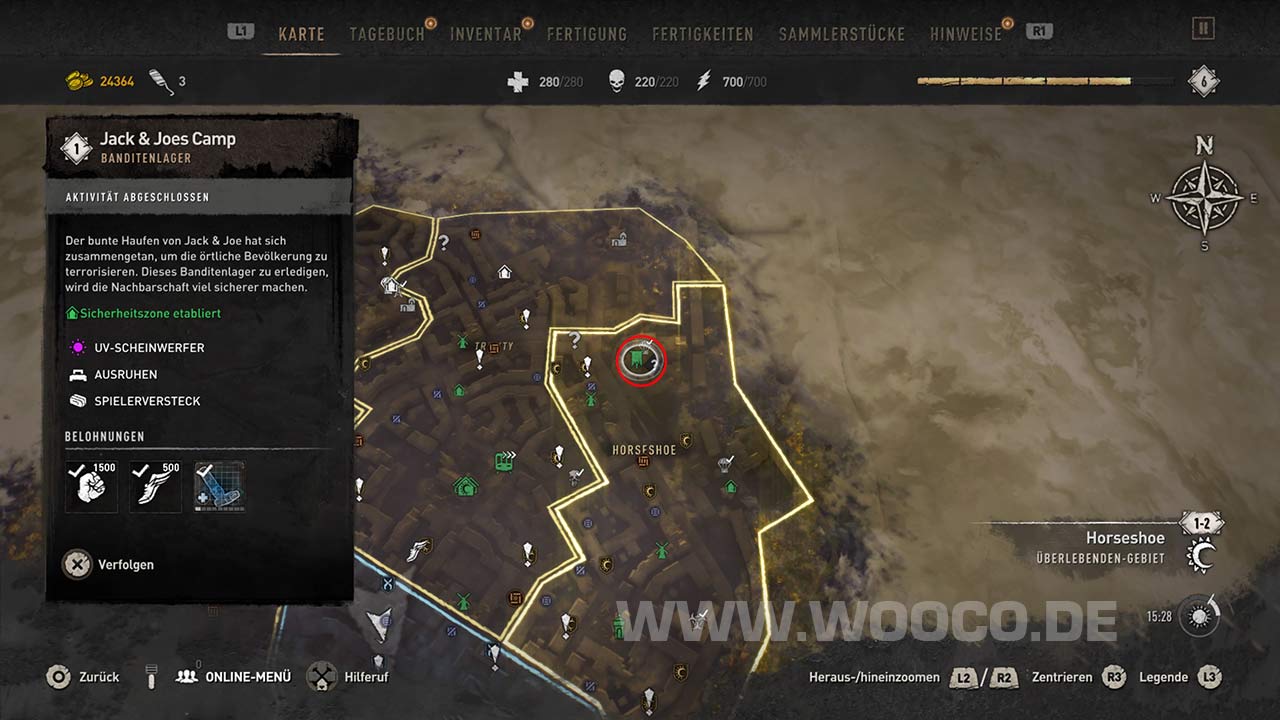Switch to the Hinweise tab
This screenshot has width=1280, height=720.
965,34
